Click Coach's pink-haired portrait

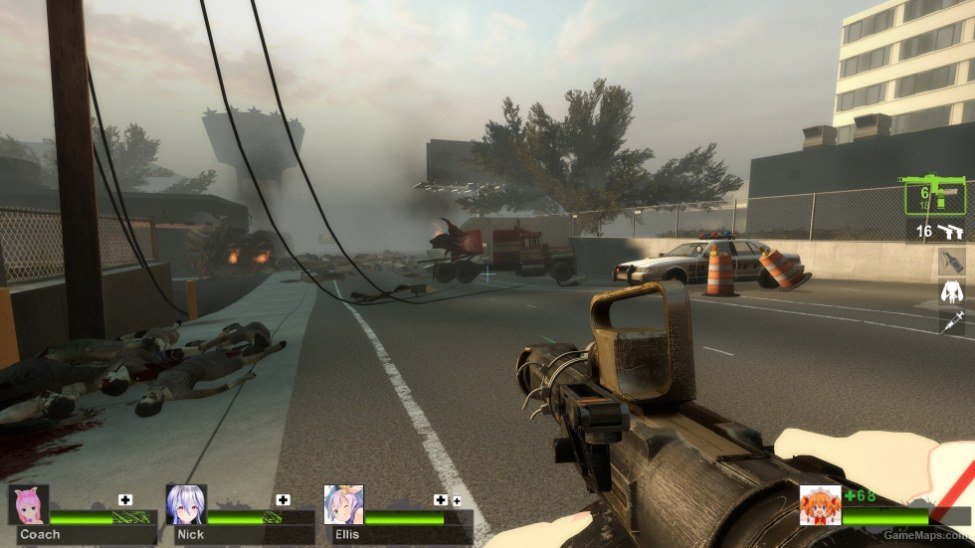(29, 505)
